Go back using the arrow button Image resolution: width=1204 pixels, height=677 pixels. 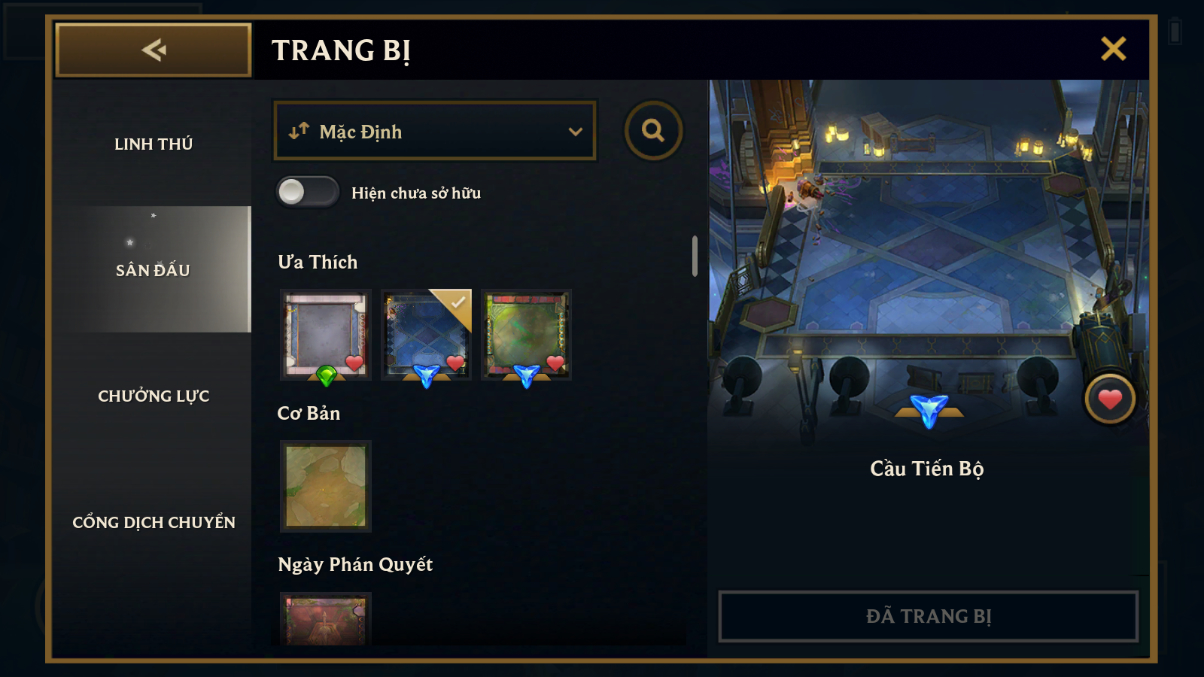pyautogui.click(x=153, y=50)
